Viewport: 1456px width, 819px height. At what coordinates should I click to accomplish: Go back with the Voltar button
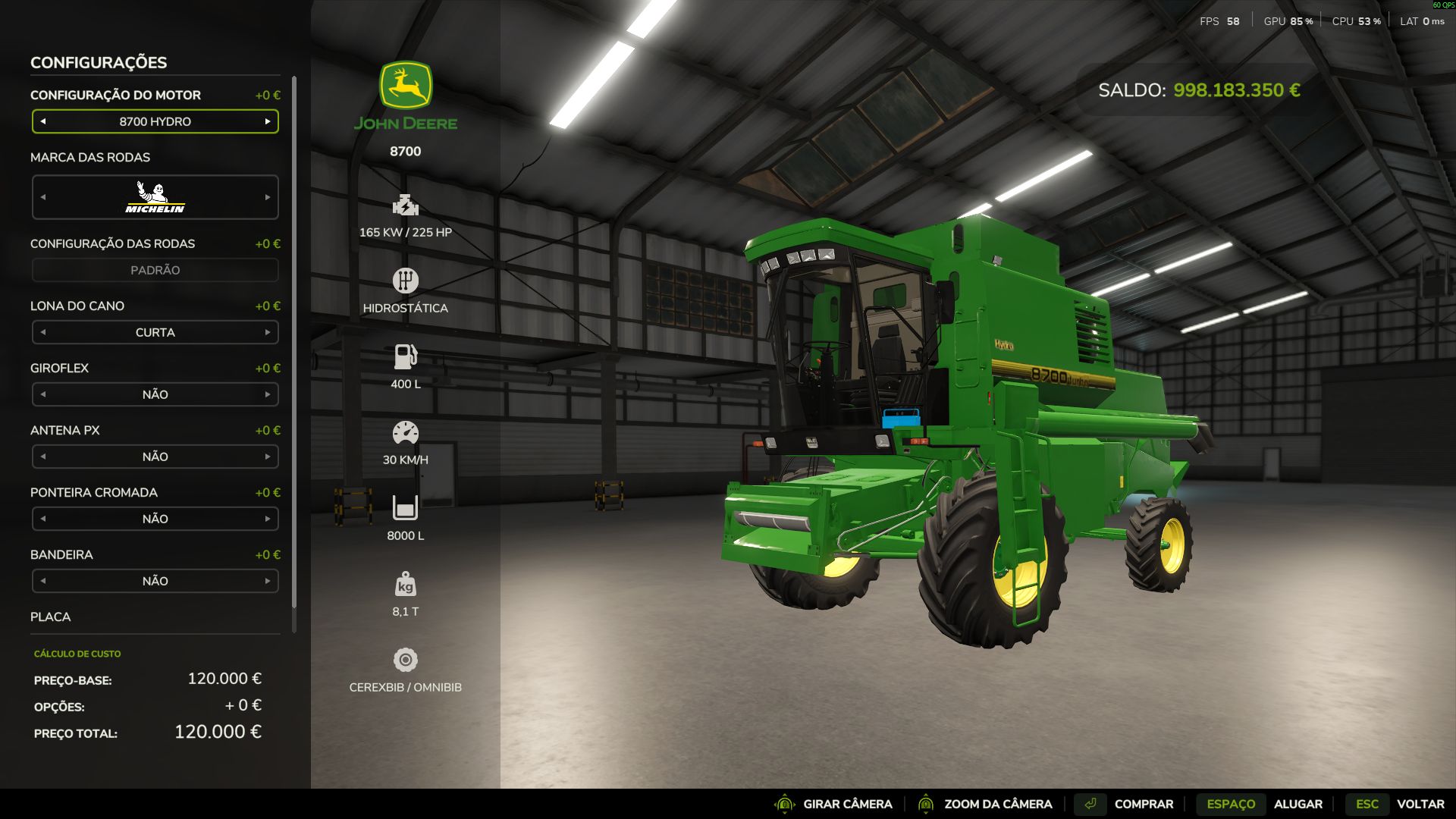point(1420,804)
